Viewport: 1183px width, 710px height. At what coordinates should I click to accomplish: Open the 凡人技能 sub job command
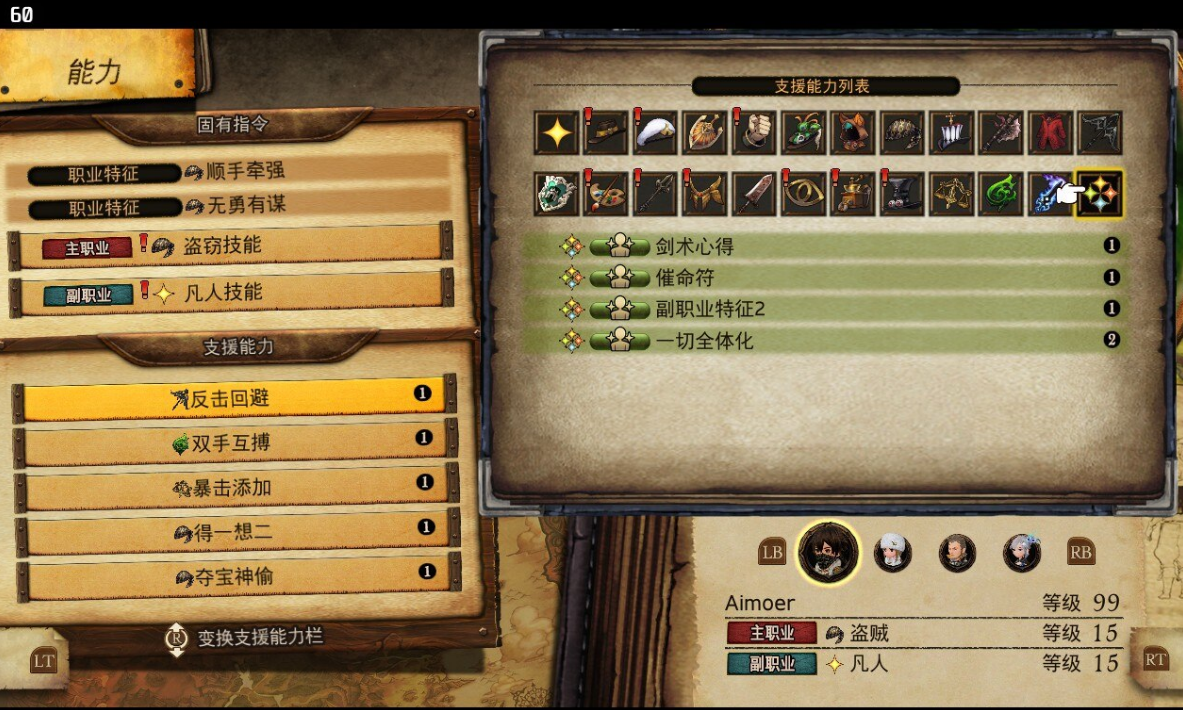coord(230,293)
